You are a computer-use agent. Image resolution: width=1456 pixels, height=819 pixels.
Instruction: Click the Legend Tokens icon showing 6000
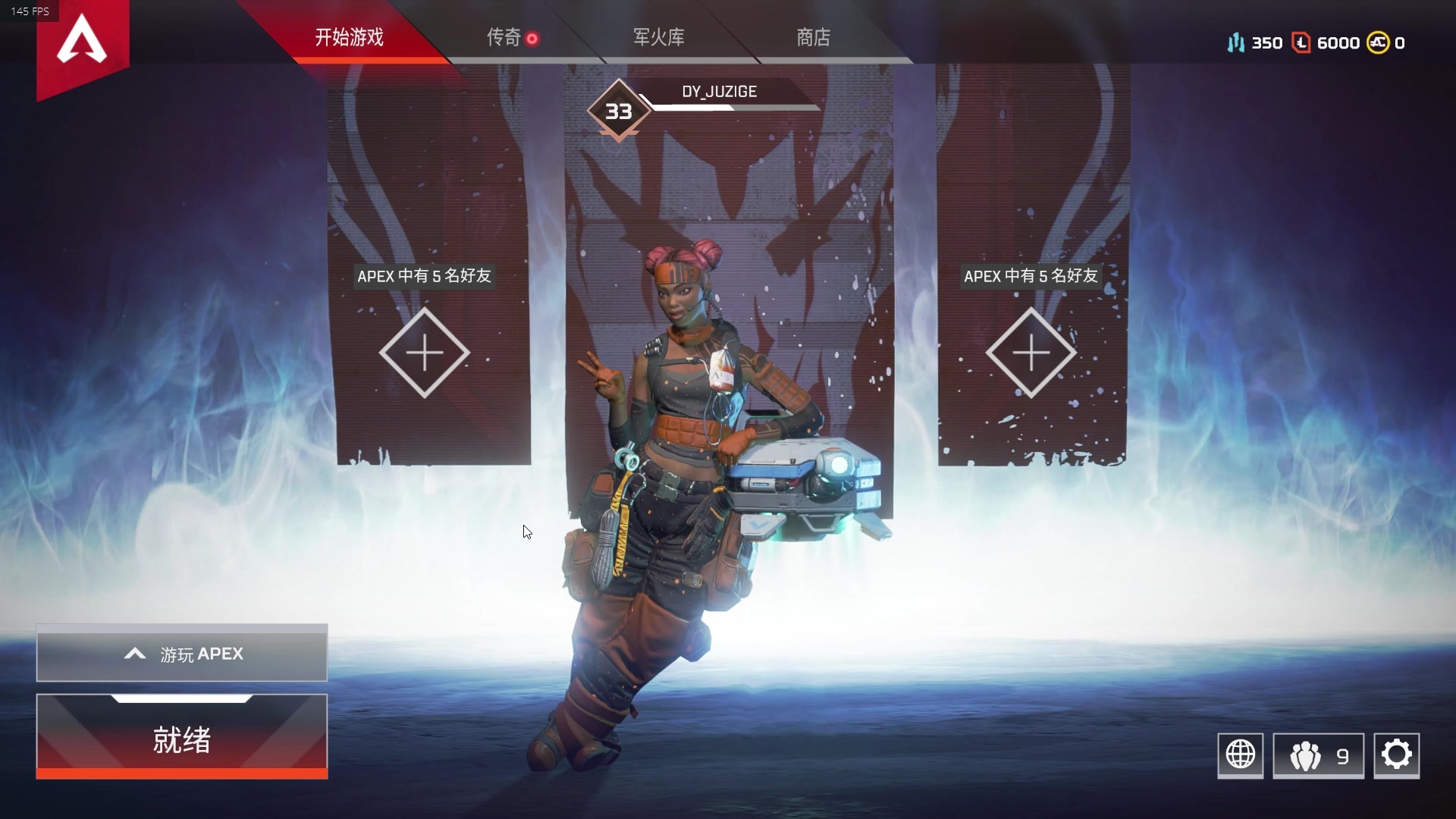point(1301,43)
